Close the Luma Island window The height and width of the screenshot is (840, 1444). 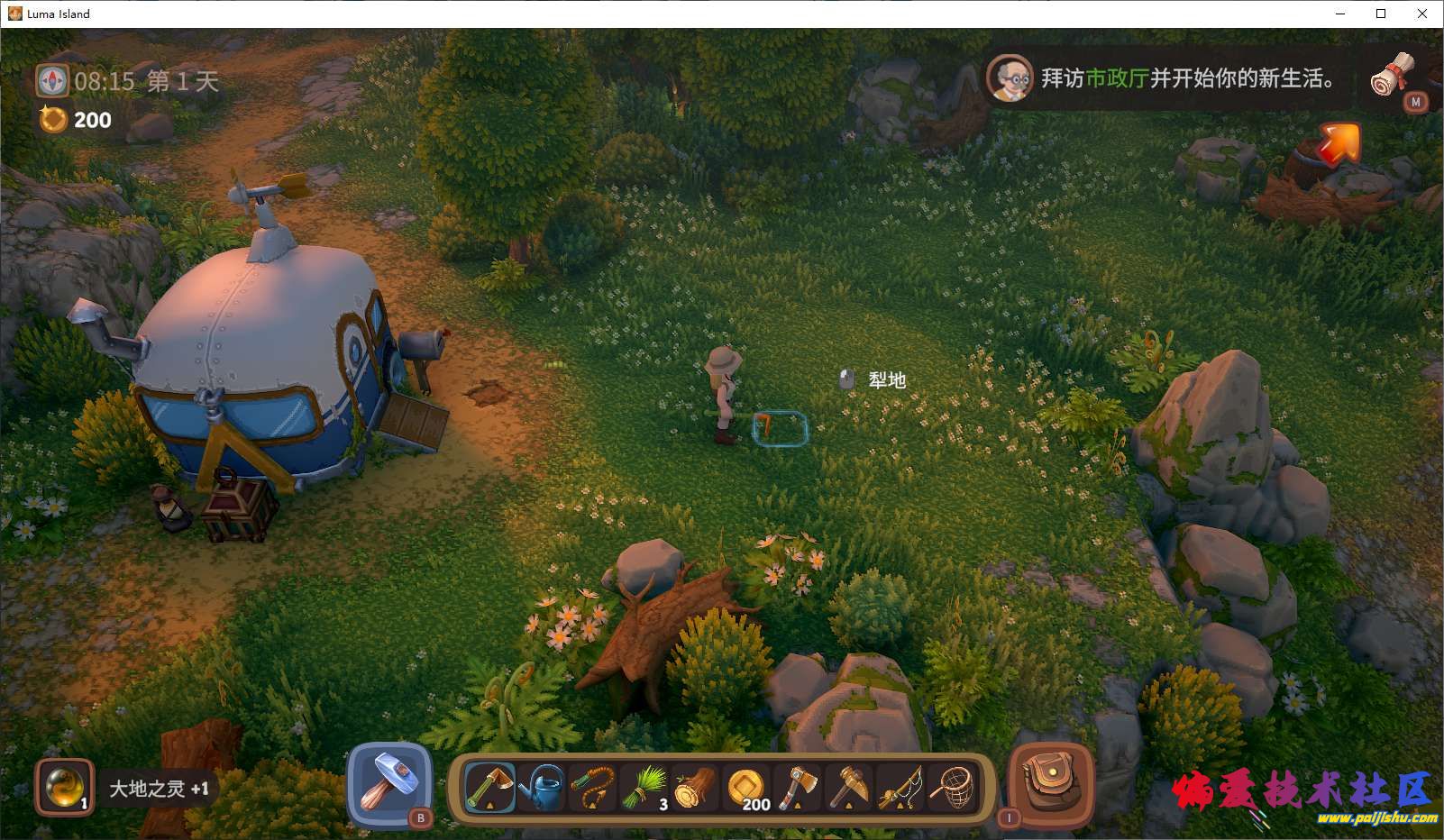(x=1422, y=14)
